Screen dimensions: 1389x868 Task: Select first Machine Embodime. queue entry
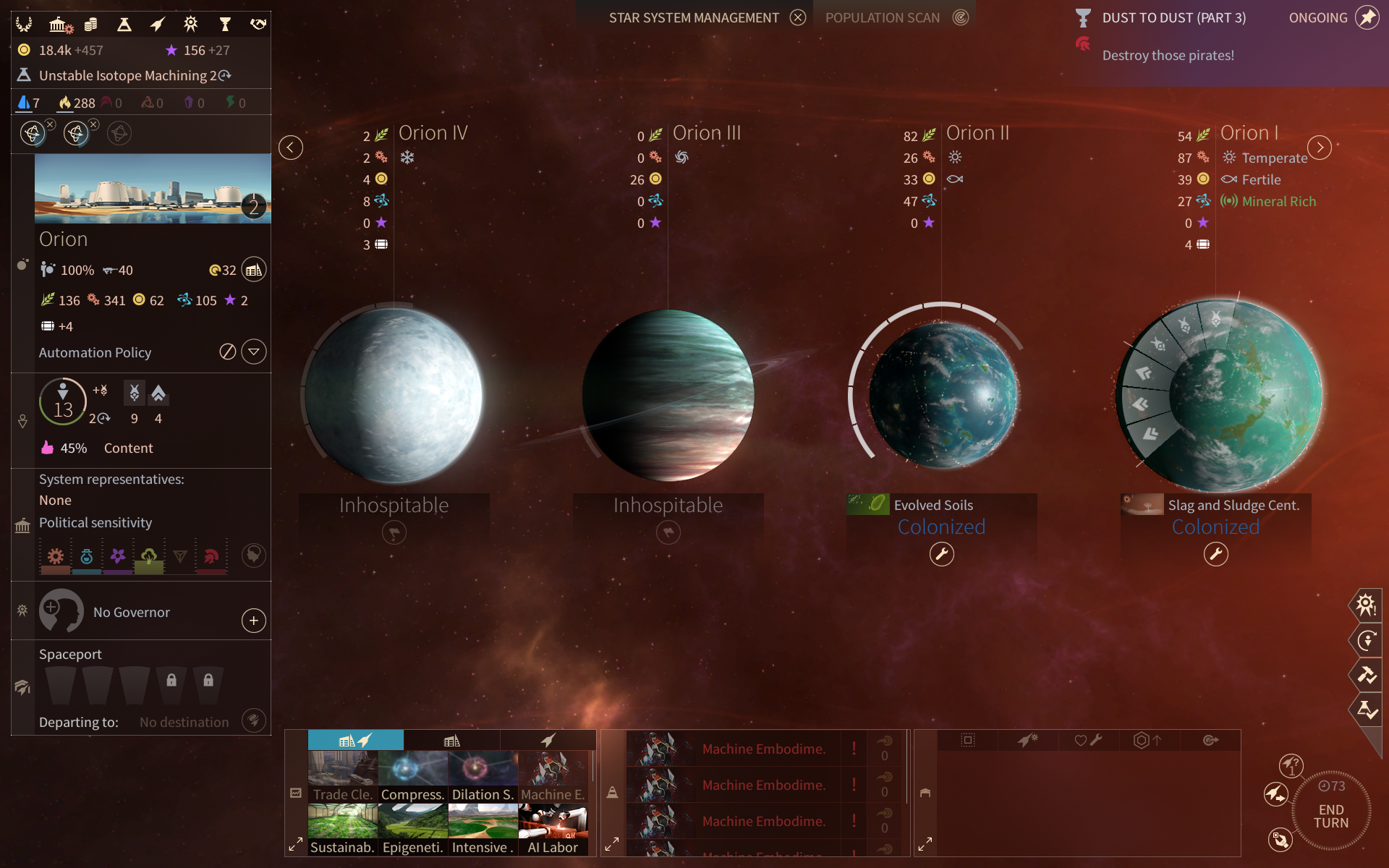[x=763, y=749]
